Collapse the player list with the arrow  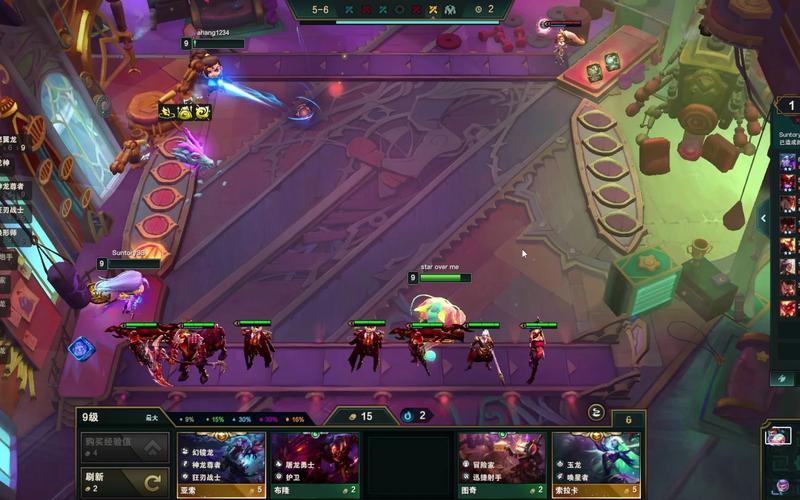pyautogui.click(x=764, y=218)
